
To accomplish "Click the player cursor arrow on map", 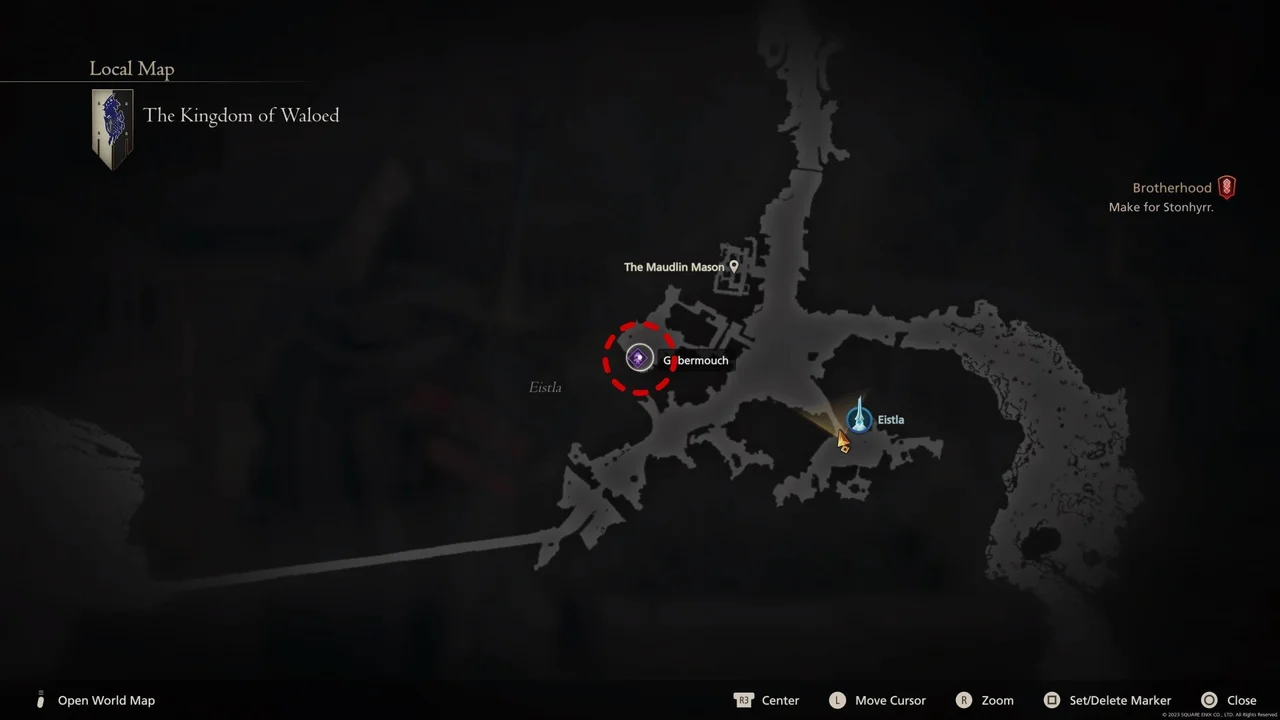I will tap(842, 441).
